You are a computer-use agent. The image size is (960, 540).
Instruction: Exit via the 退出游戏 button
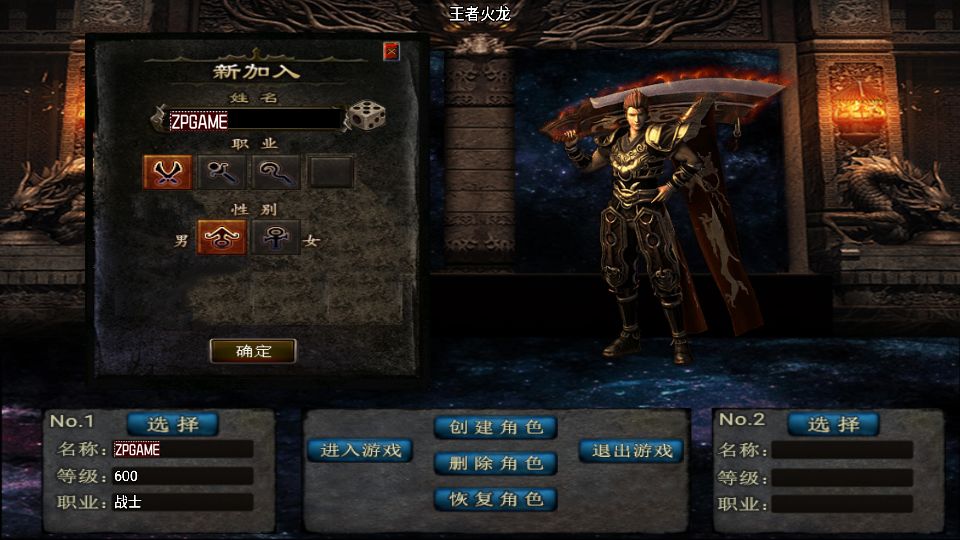point(632,451)
